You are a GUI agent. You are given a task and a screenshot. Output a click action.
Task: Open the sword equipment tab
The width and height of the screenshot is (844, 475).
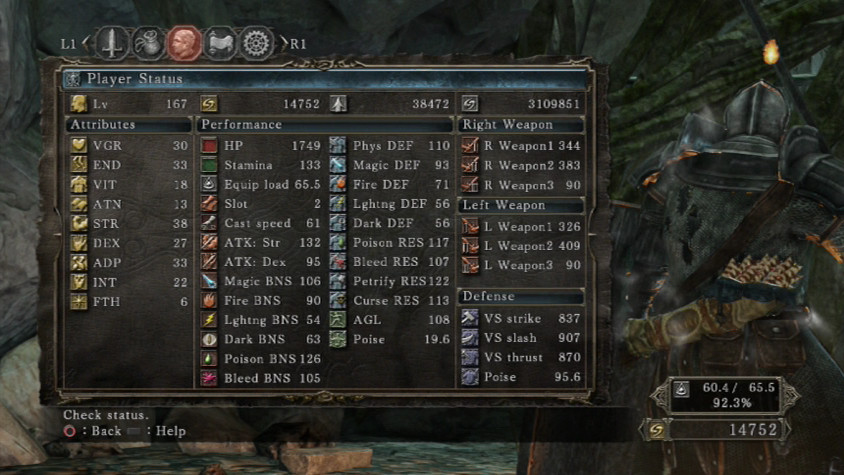pos(112,43)
